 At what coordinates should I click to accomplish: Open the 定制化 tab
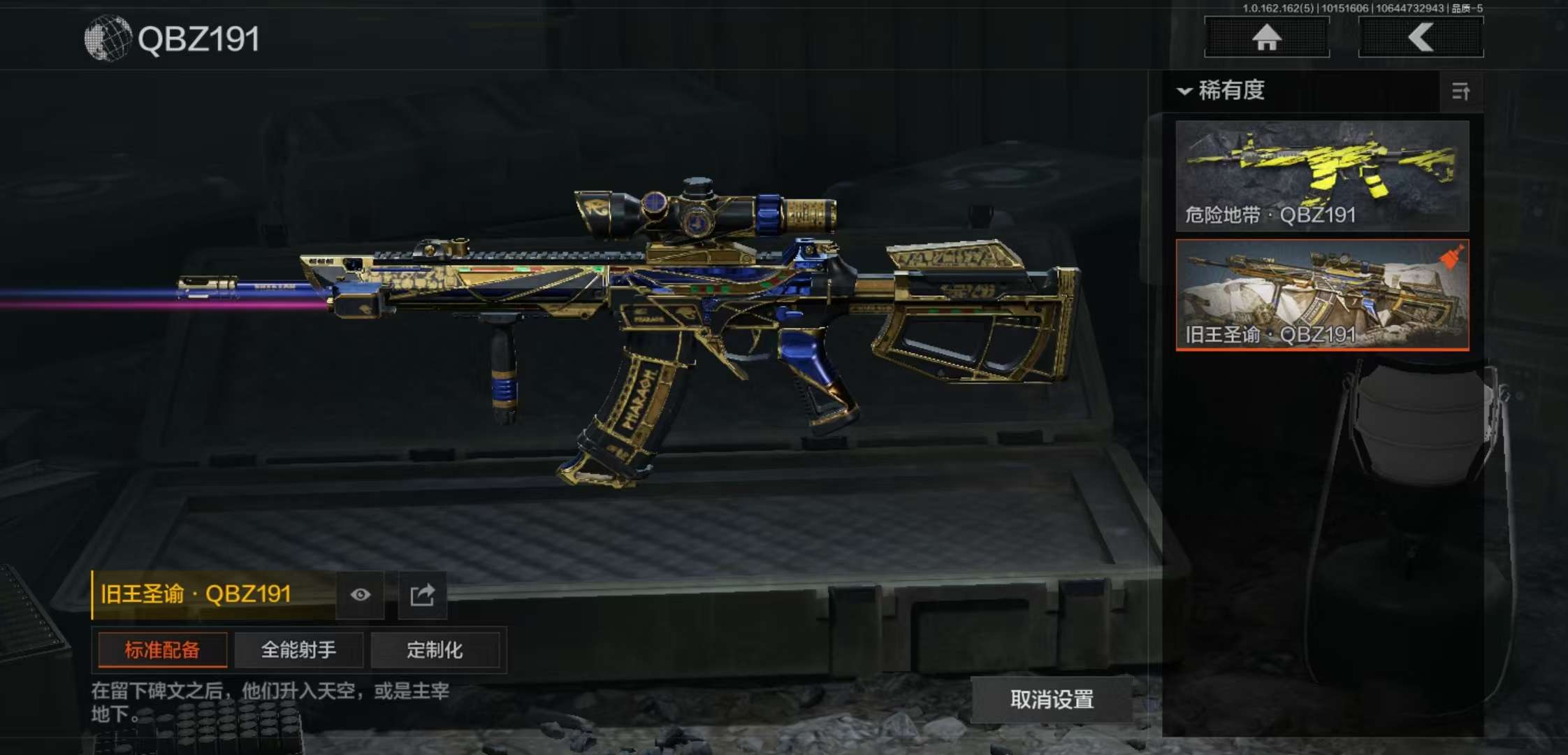pos(435,650)
